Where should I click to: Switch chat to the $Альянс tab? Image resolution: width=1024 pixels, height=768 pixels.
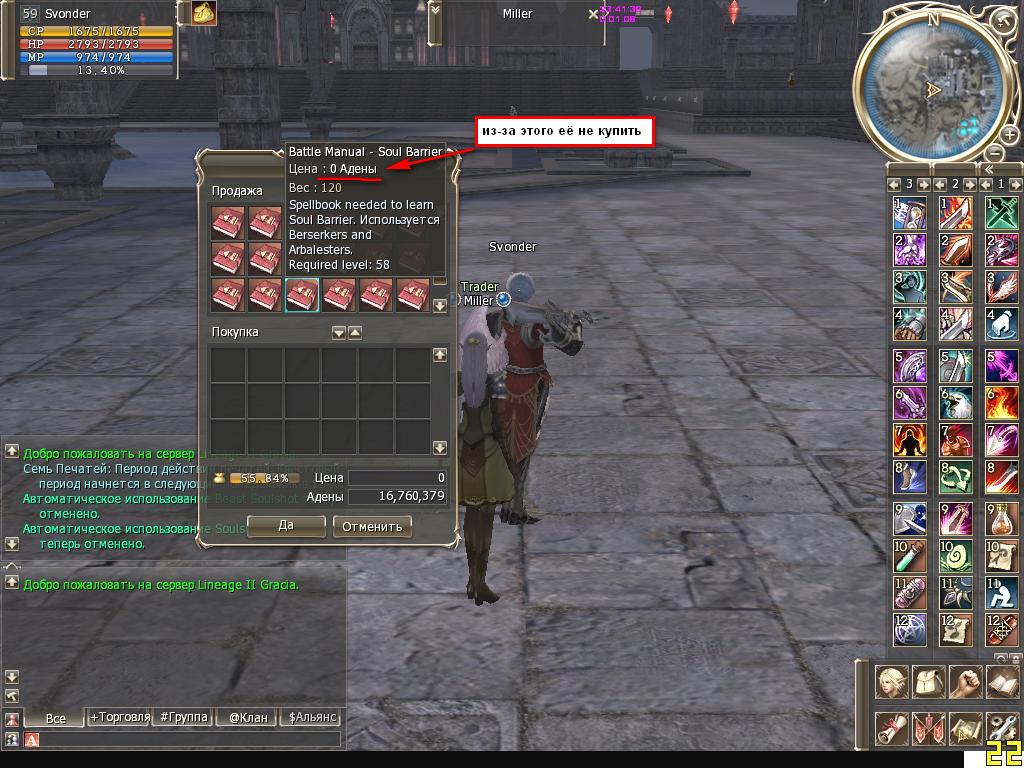coord(313,717)
